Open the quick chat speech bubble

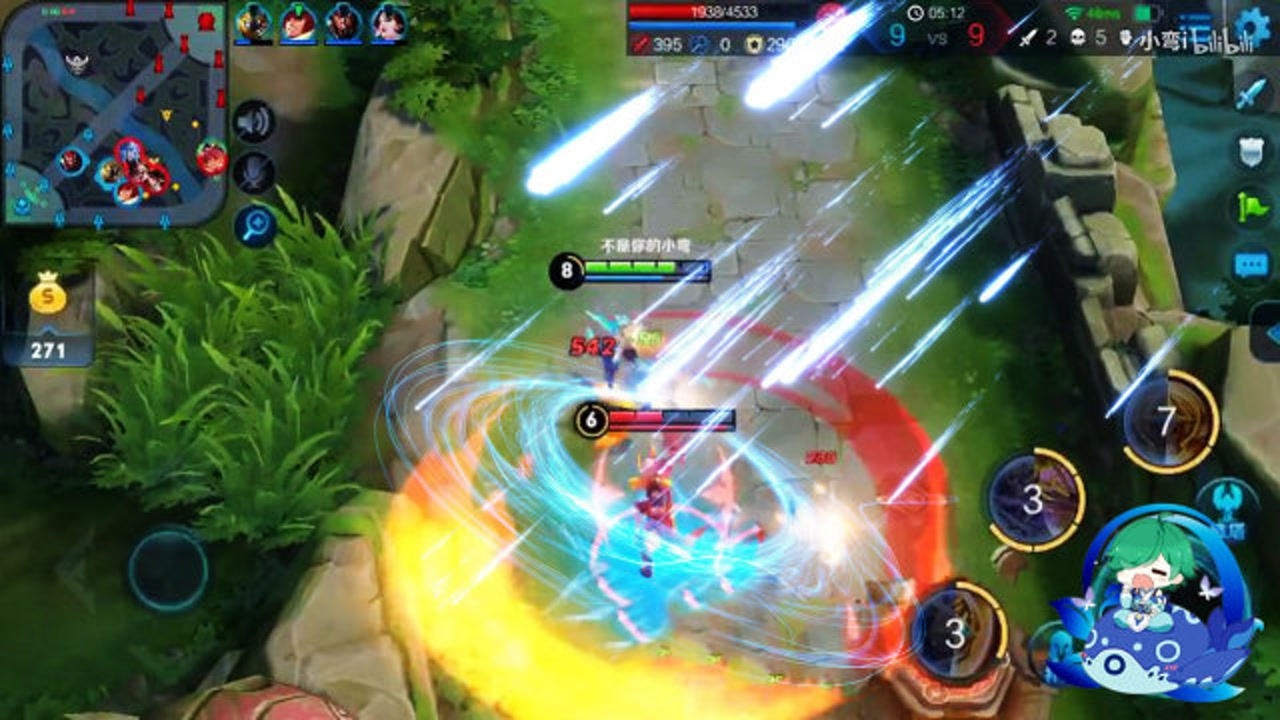point(1252,264)
